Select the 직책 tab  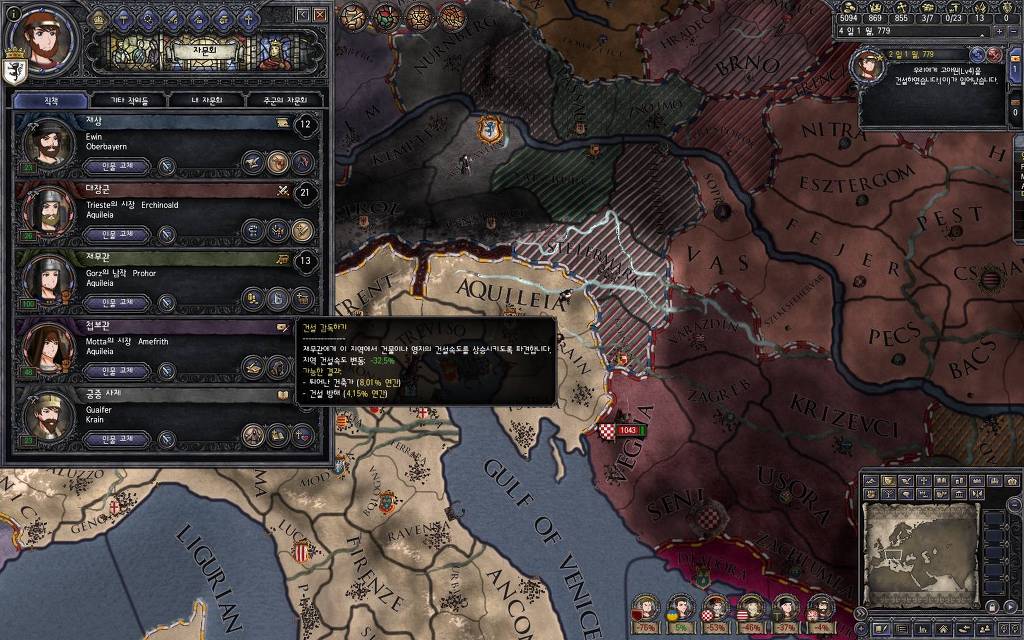(51, 100)
